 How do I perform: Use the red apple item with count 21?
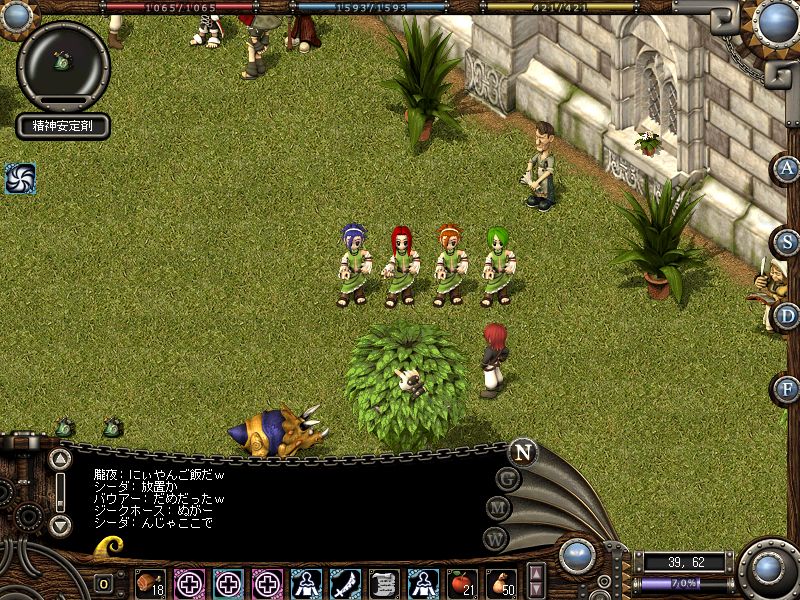point(461,582)
